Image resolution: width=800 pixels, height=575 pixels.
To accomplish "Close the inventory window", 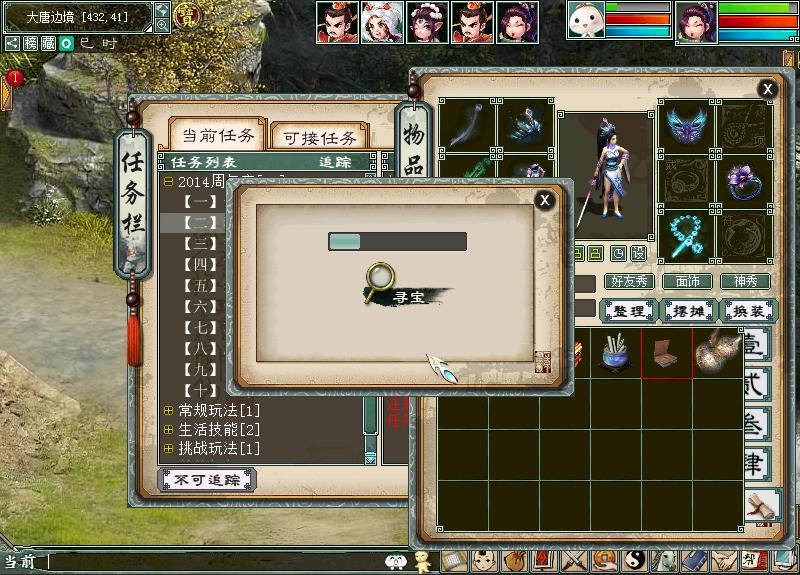I will pos(767,90).
